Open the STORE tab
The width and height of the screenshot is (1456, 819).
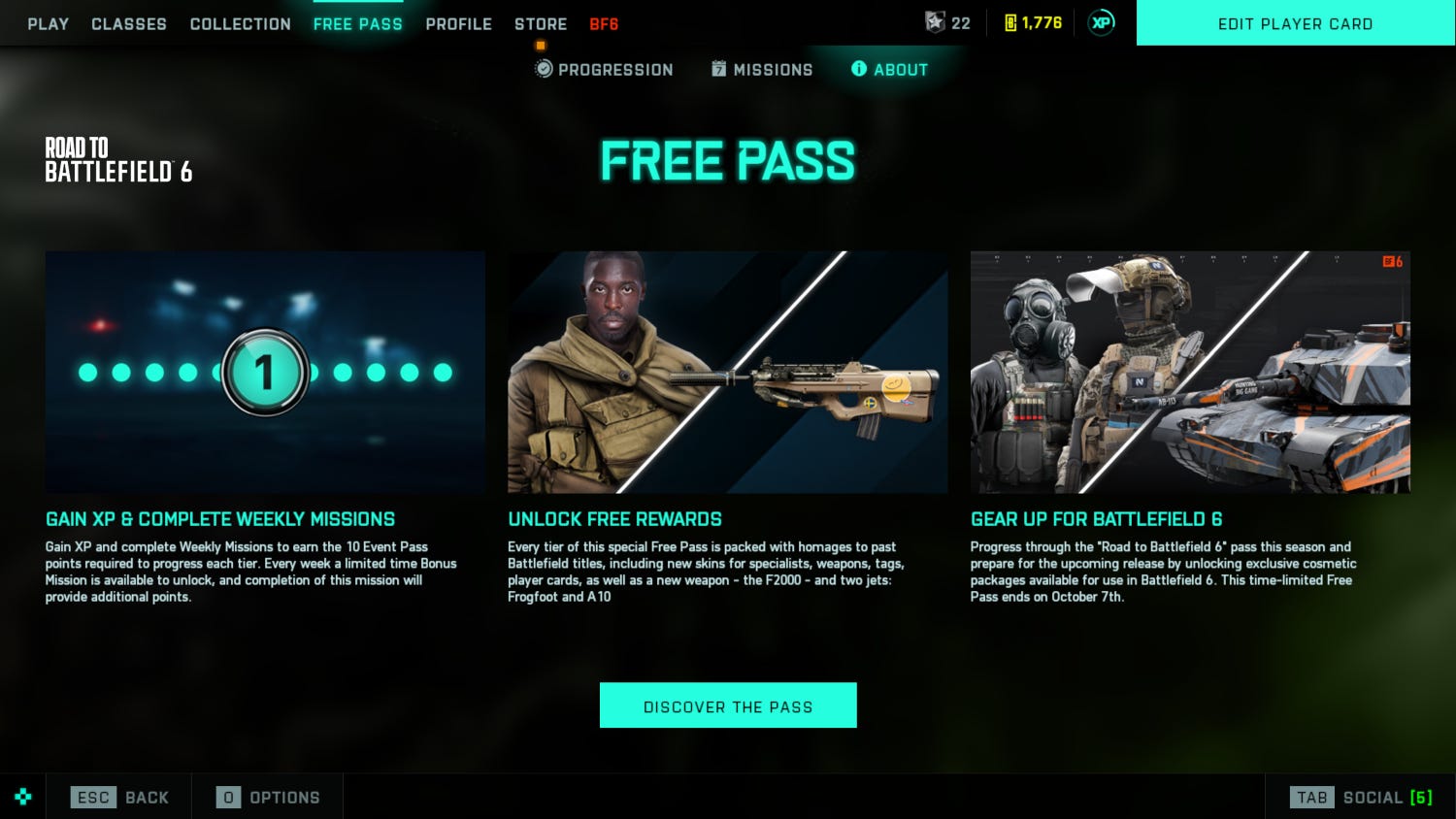click(x=540, y=23)
